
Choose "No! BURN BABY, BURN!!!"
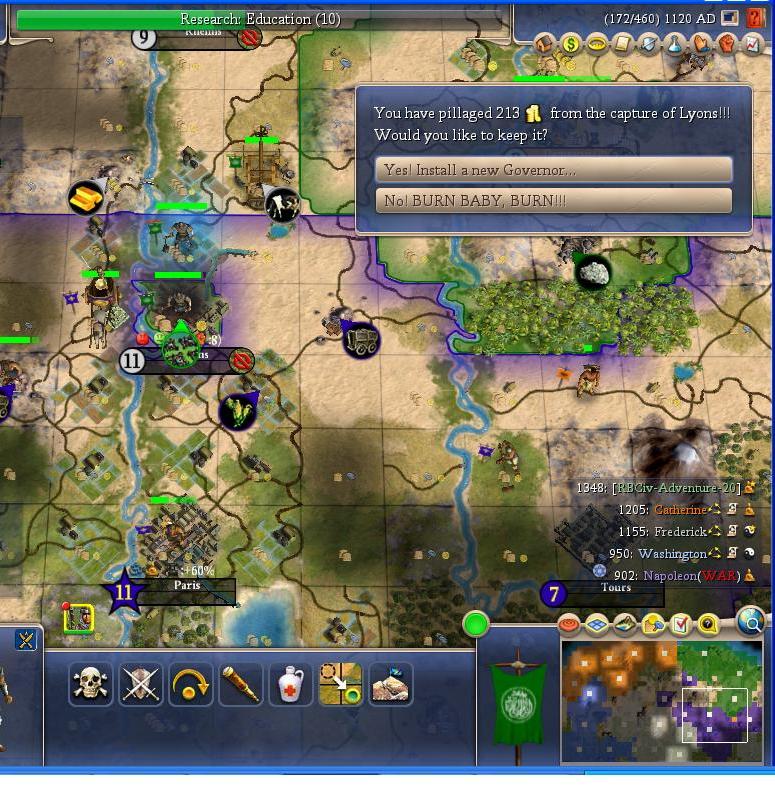553,201
